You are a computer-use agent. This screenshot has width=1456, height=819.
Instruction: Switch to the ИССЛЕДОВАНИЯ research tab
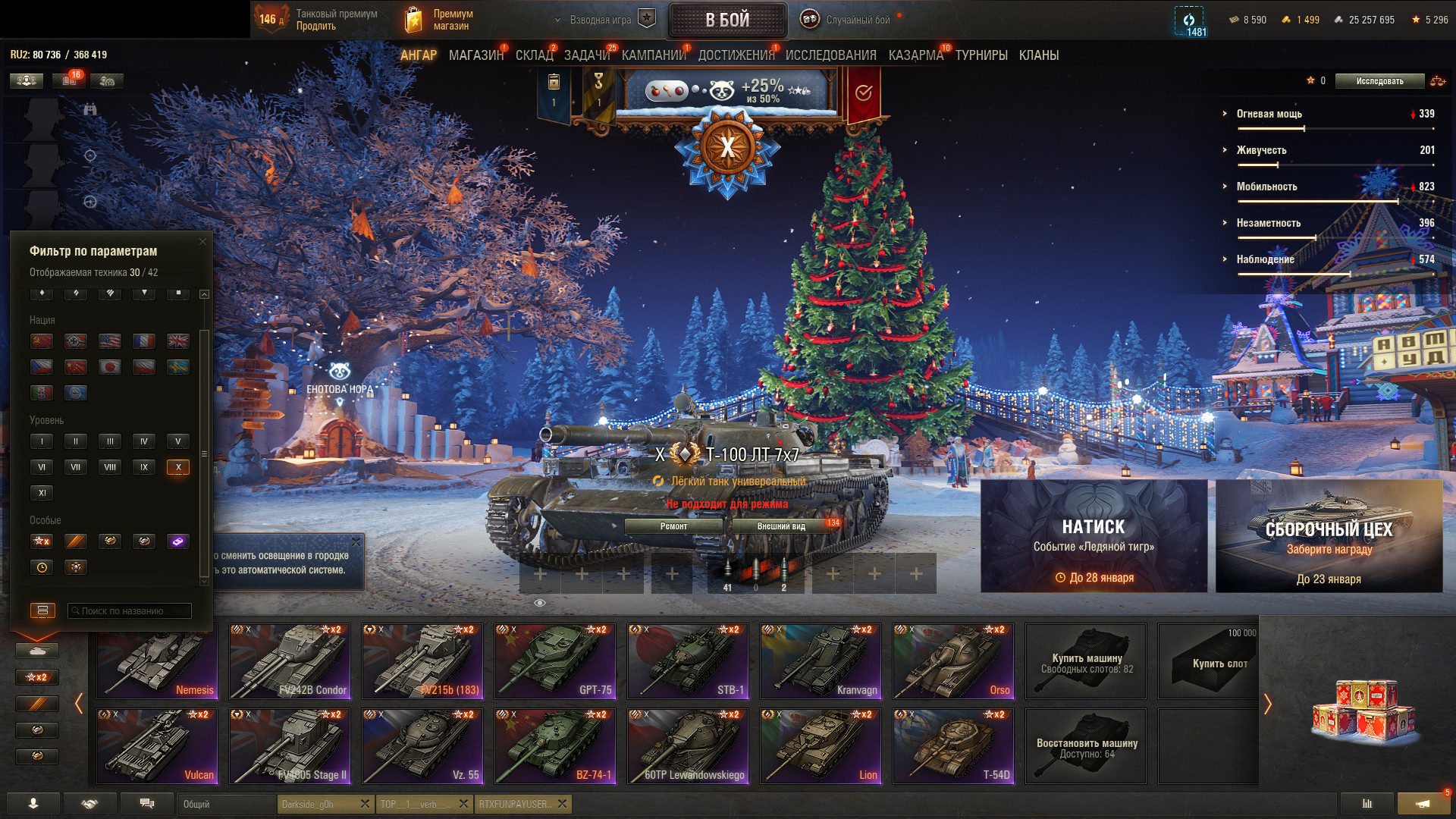click(830, 55)
